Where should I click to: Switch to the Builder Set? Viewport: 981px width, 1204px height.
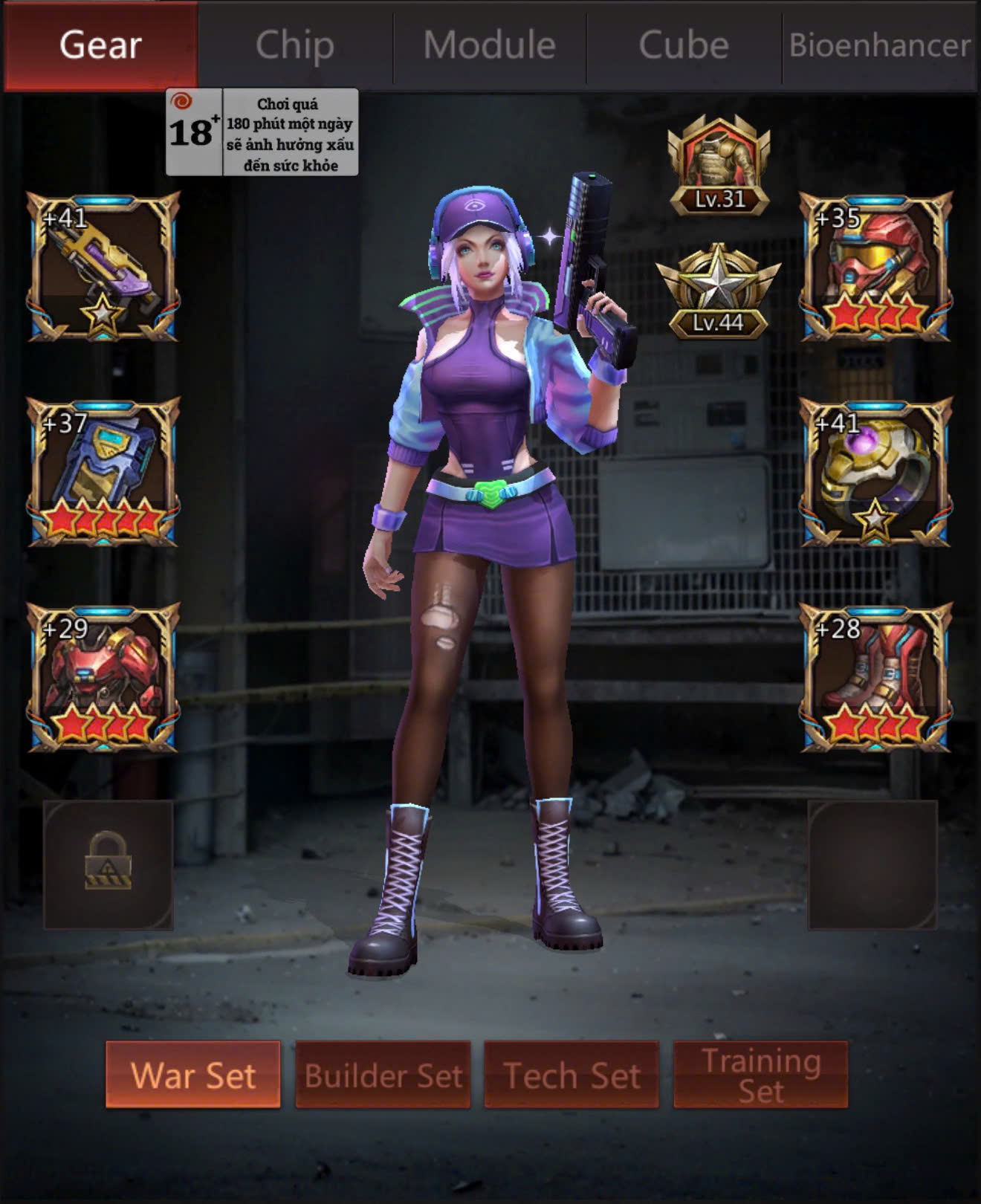coord(383,1075)
